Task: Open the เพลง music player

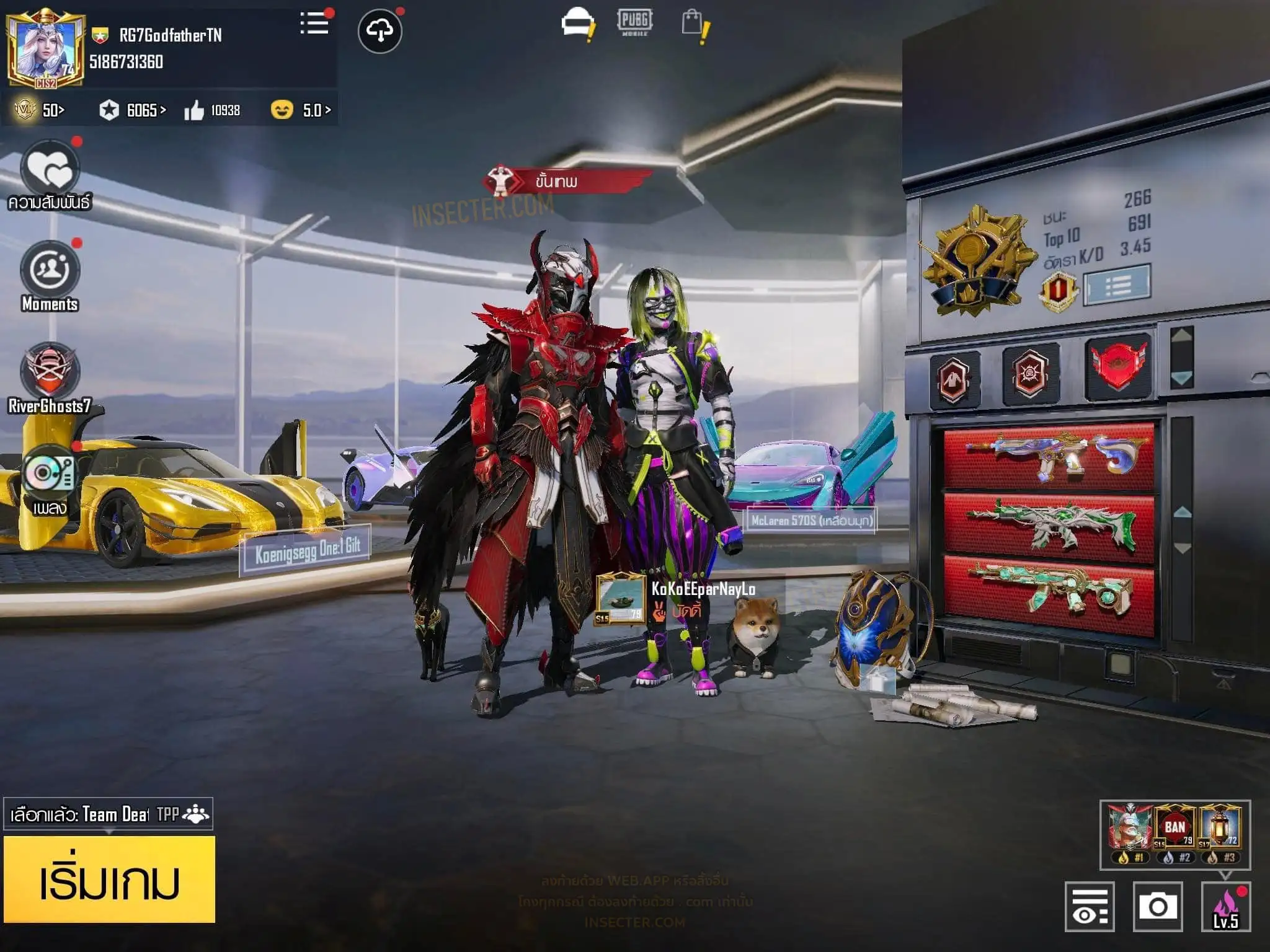Action: [x=50, y=474]
